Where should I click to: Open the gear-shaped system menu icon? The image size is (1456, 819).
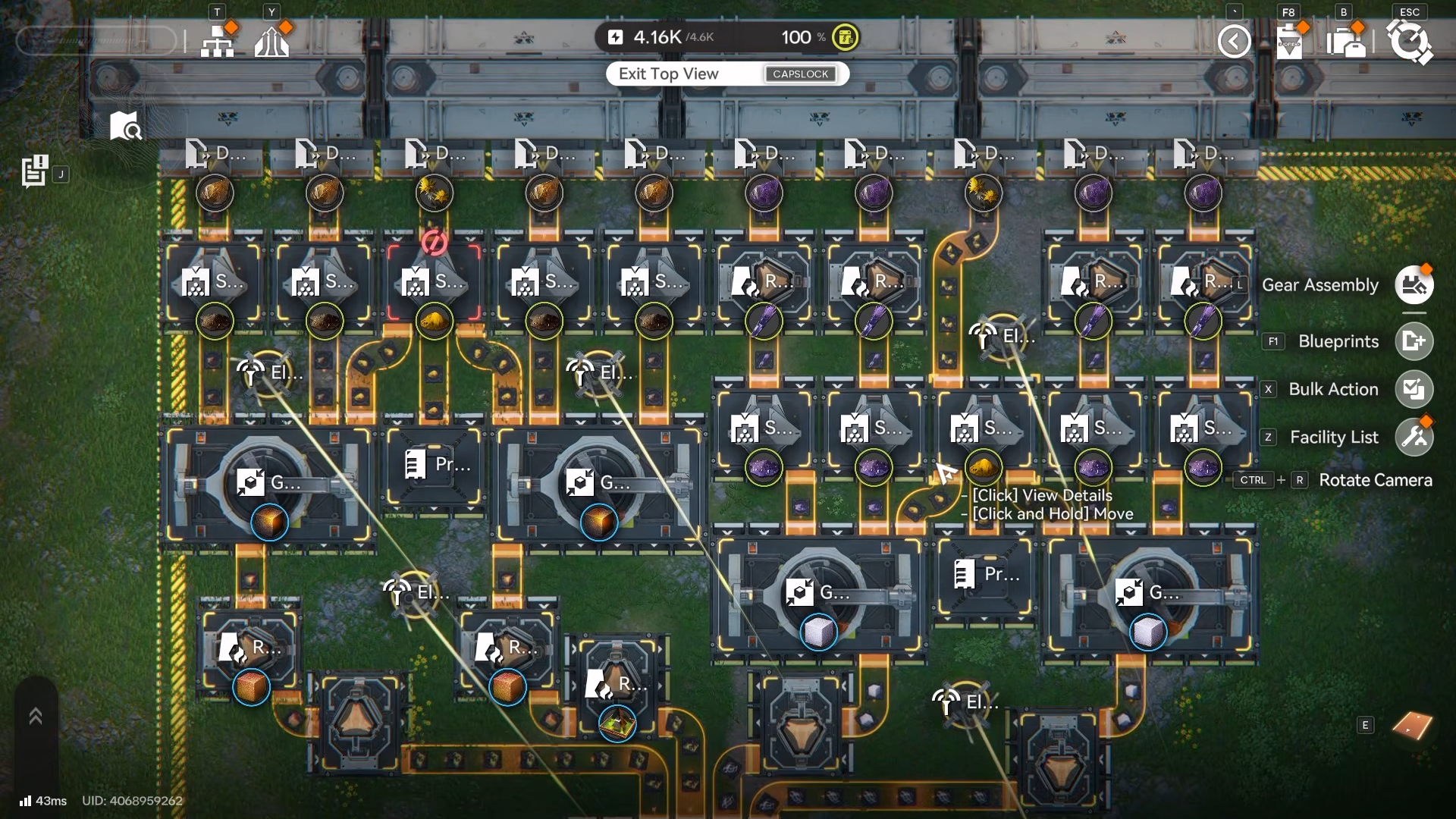(x=1409, y=41)
